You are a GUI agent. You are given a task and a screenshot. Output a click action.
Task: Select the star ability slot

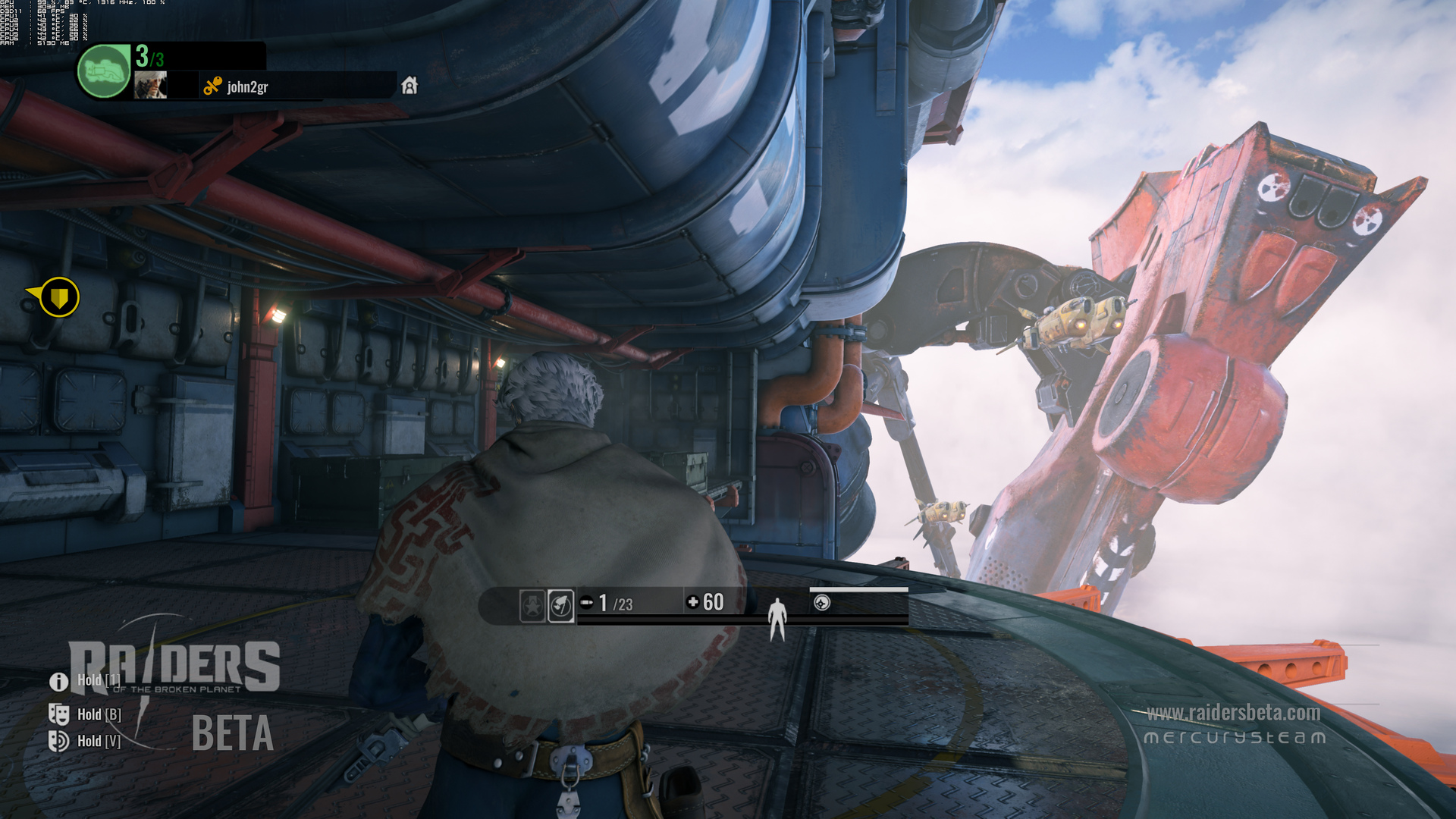[x=532, y=606]
